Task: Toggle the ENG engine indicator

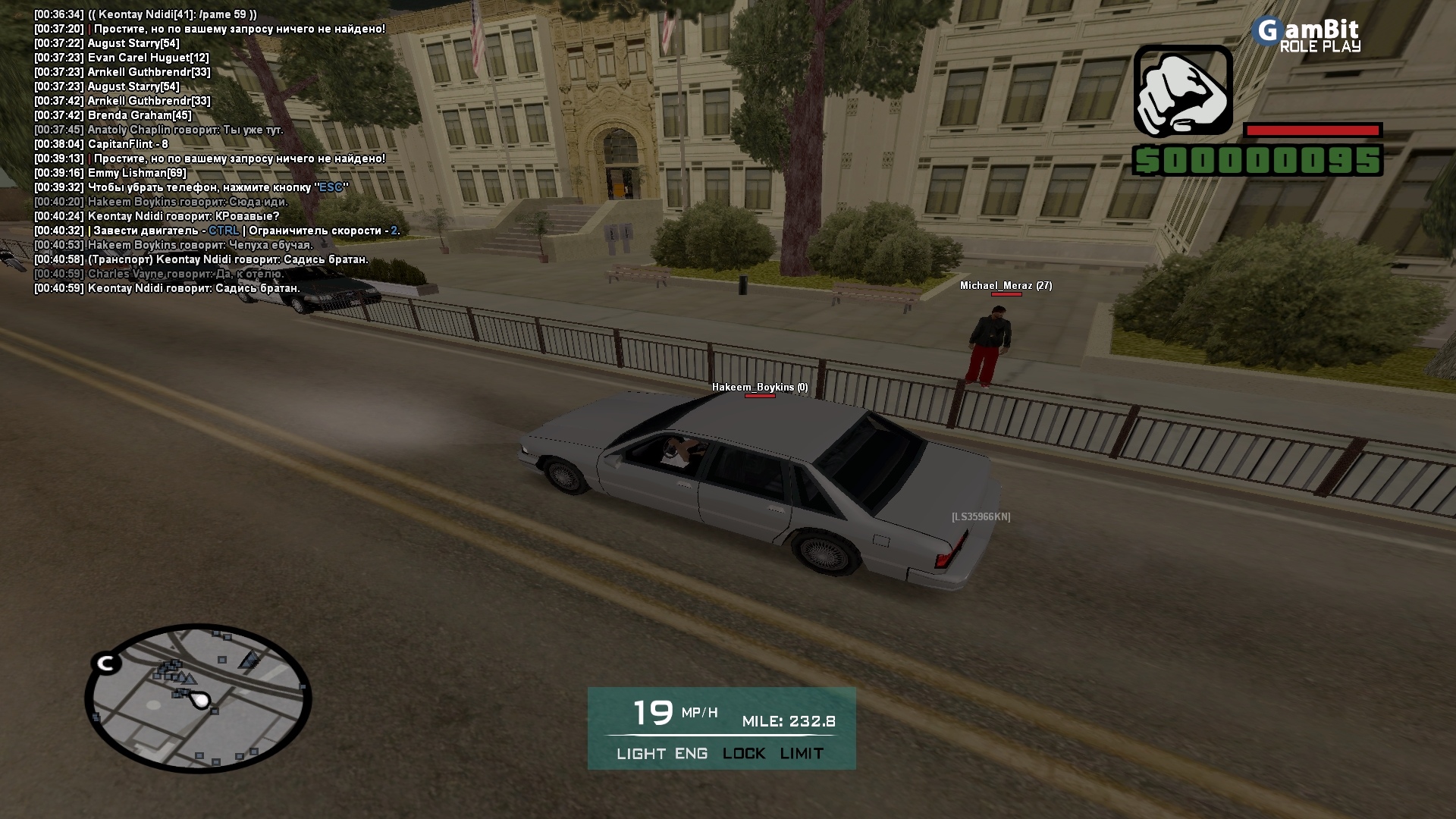Action: 691,754
